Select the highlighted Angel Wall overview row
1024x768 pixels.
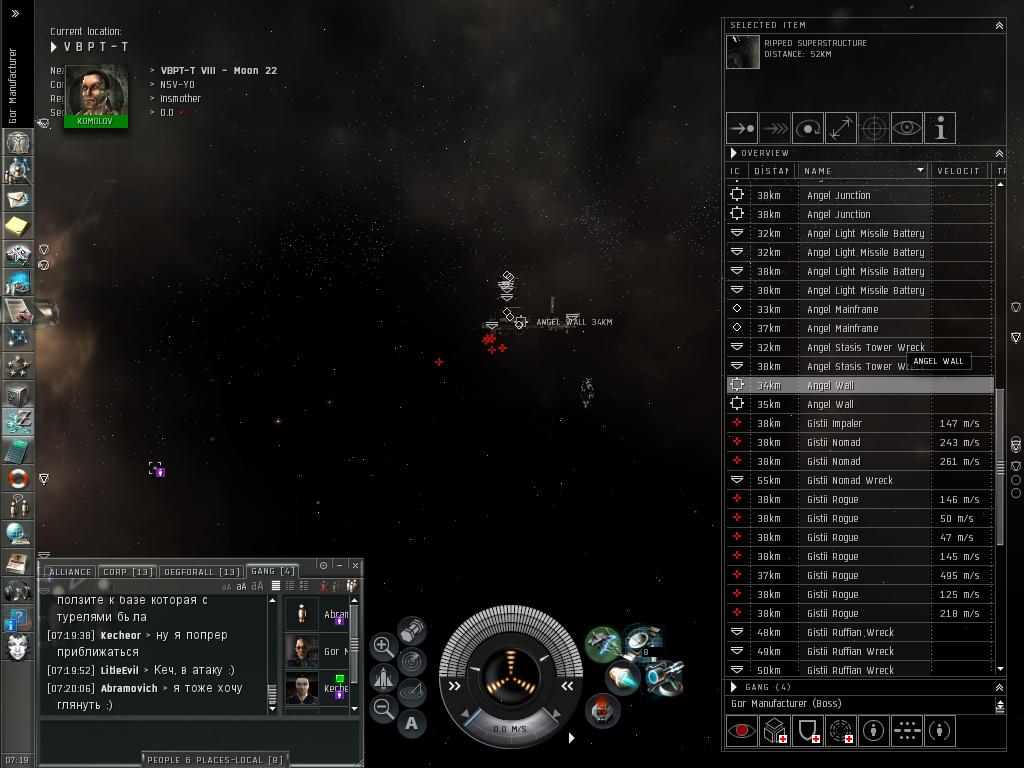[860, 385]
